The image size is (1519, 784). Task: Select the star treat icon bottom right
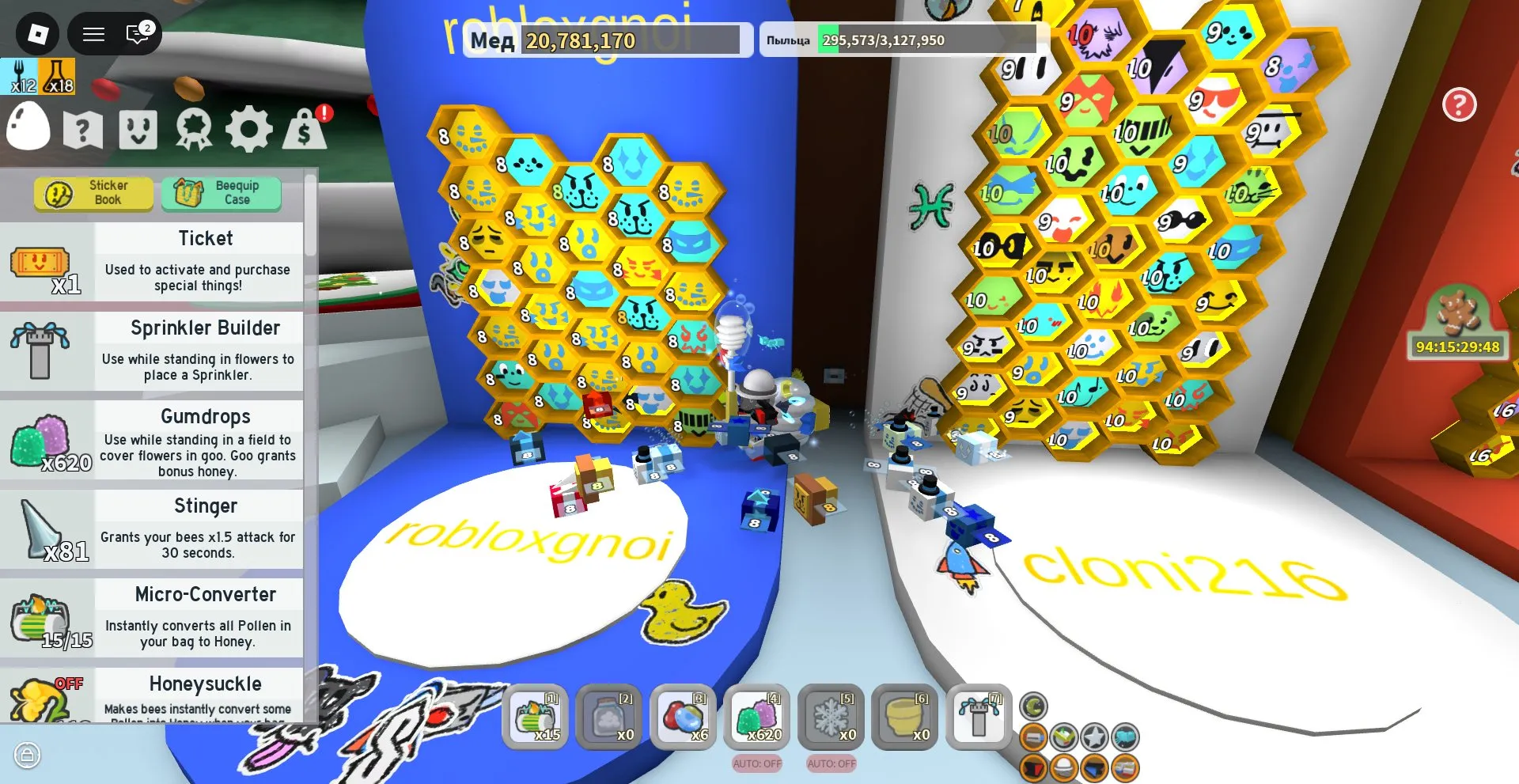point(1094,737)
